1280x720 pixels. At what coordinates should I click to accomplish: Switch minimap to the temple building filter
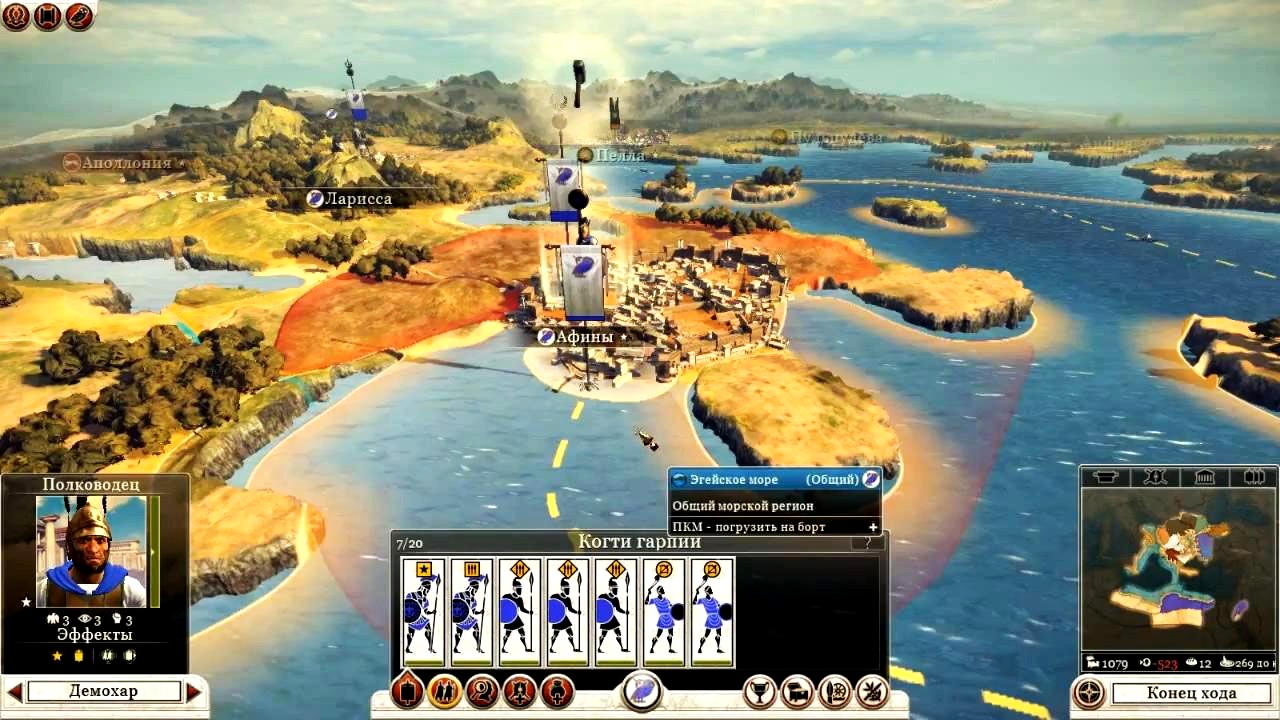click(x=1204, y=477)
